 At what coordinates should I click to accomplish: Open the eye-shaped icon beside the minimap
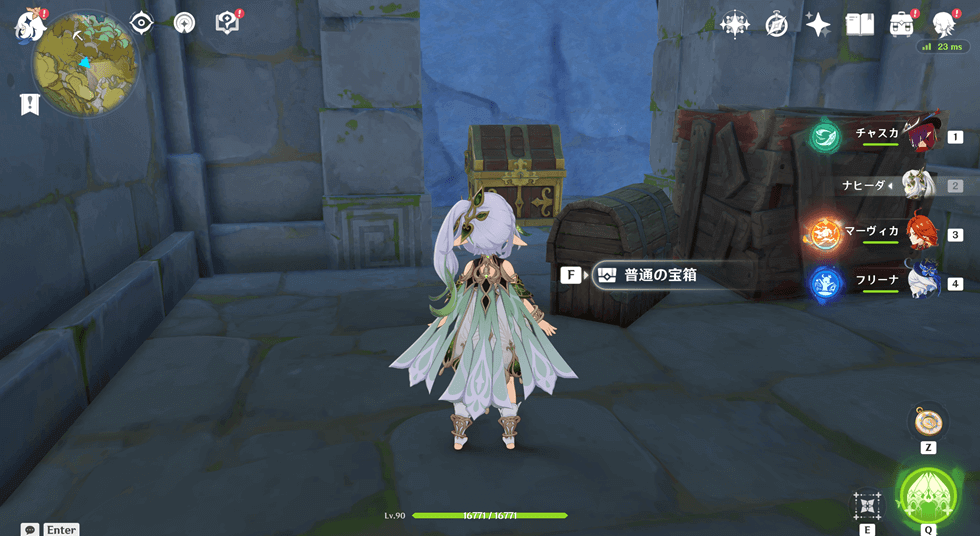point(141,23)
